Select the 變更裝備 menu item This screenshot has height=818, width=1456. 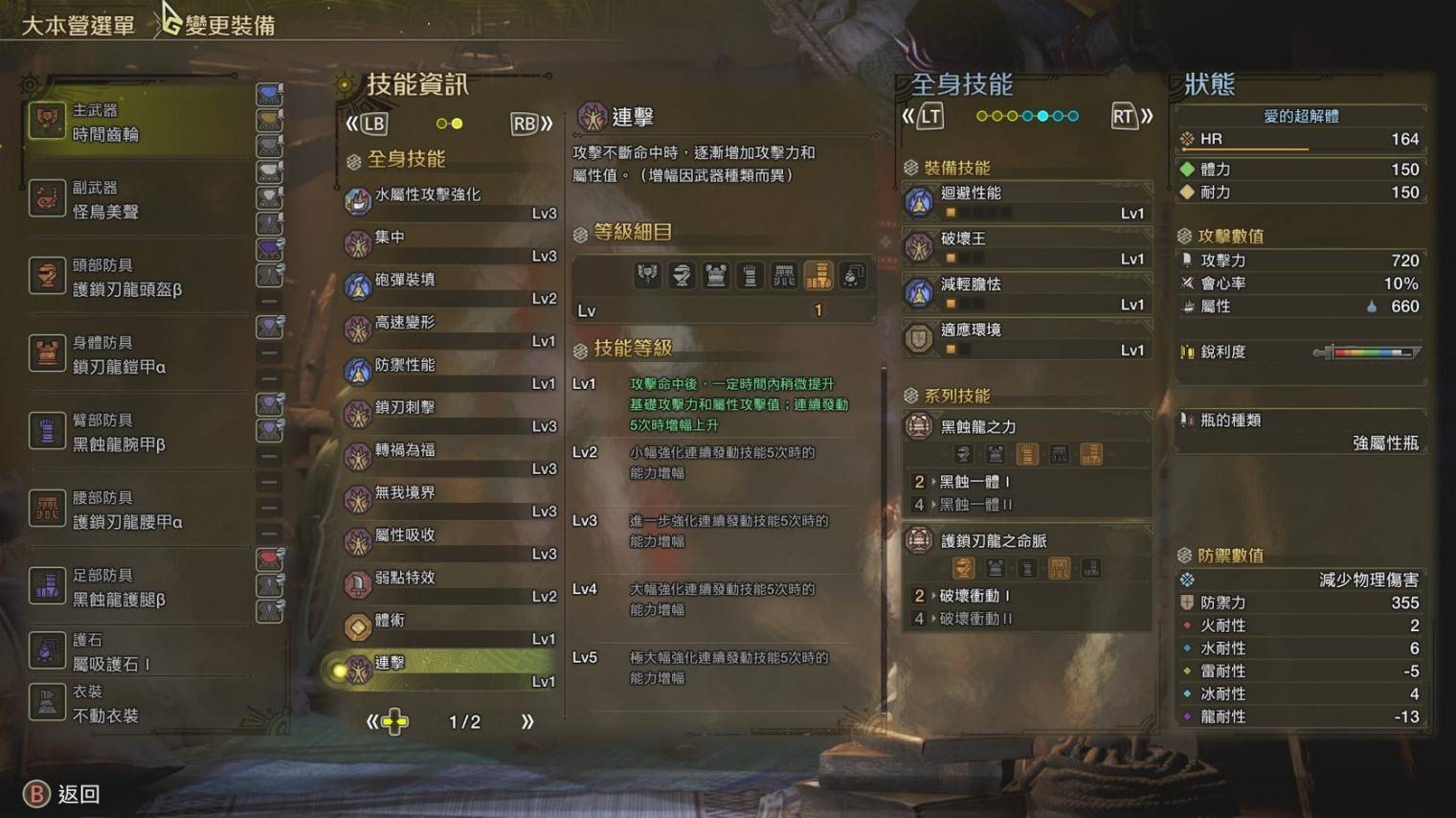(228, 24)
